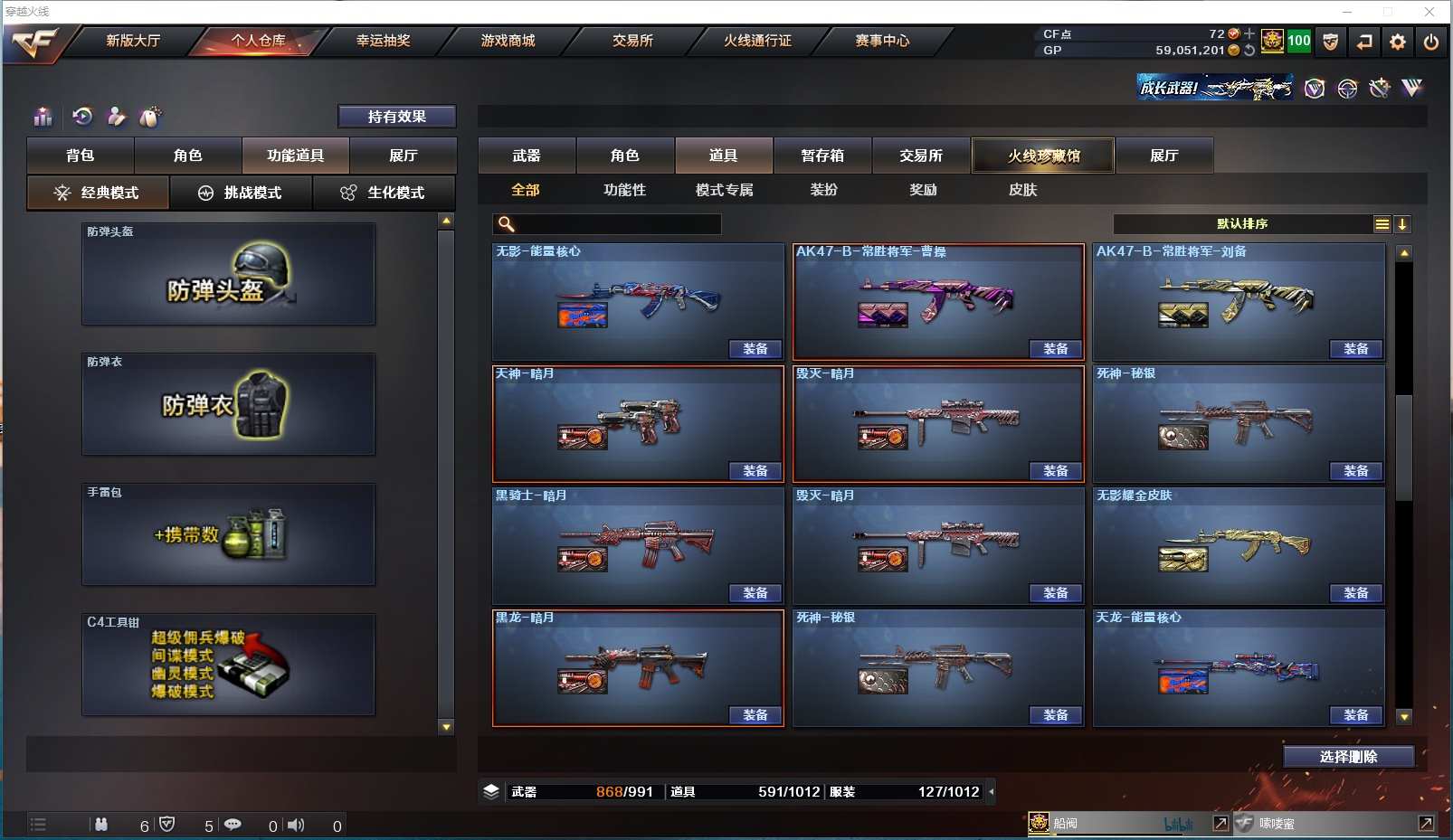Screen dimensions: 1453x840
Task: Switch to 挑战模式 challenge mode
Action: point(241,193)
